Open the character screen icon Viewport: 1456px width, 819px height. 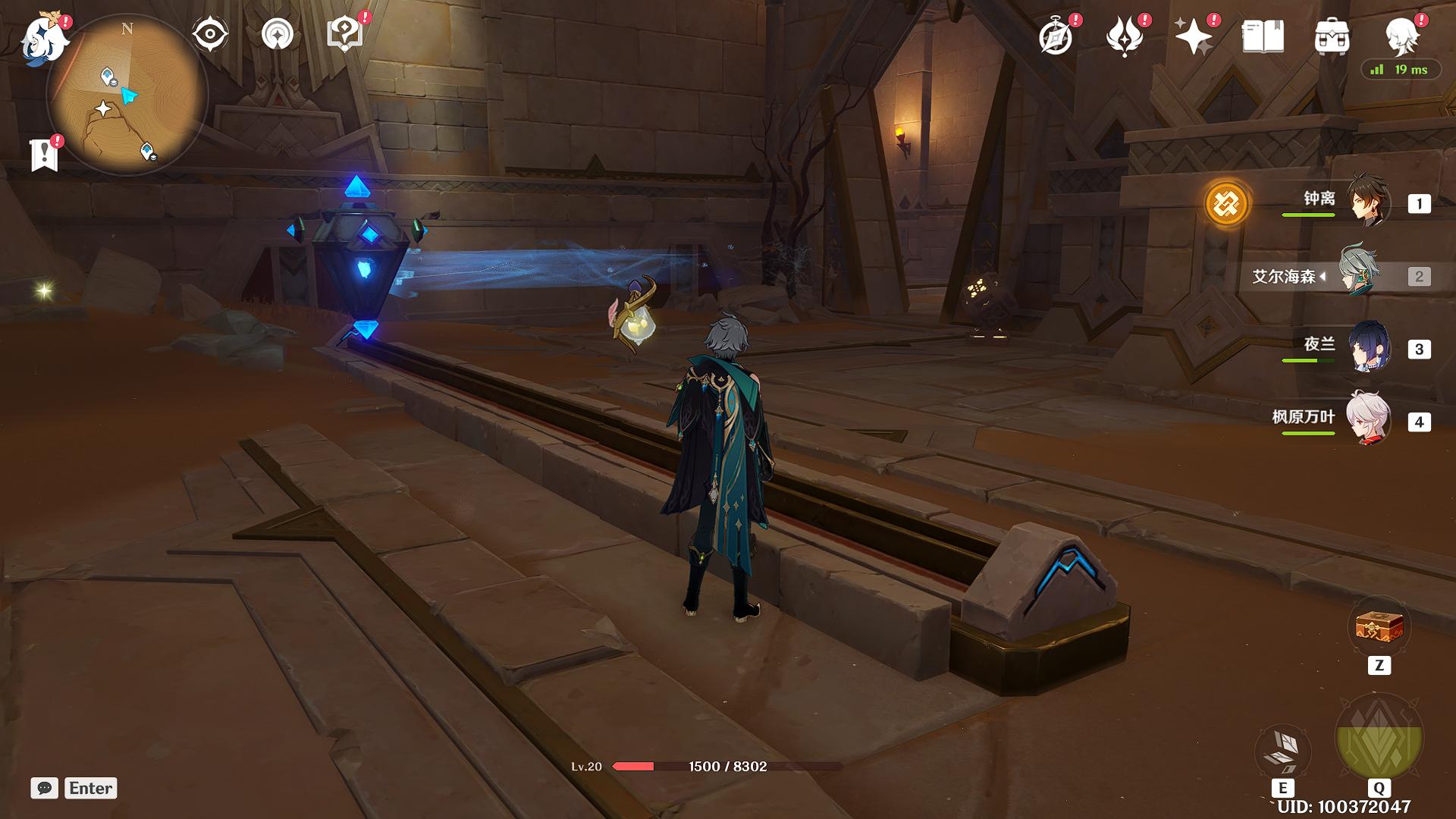pos(1401,35)
